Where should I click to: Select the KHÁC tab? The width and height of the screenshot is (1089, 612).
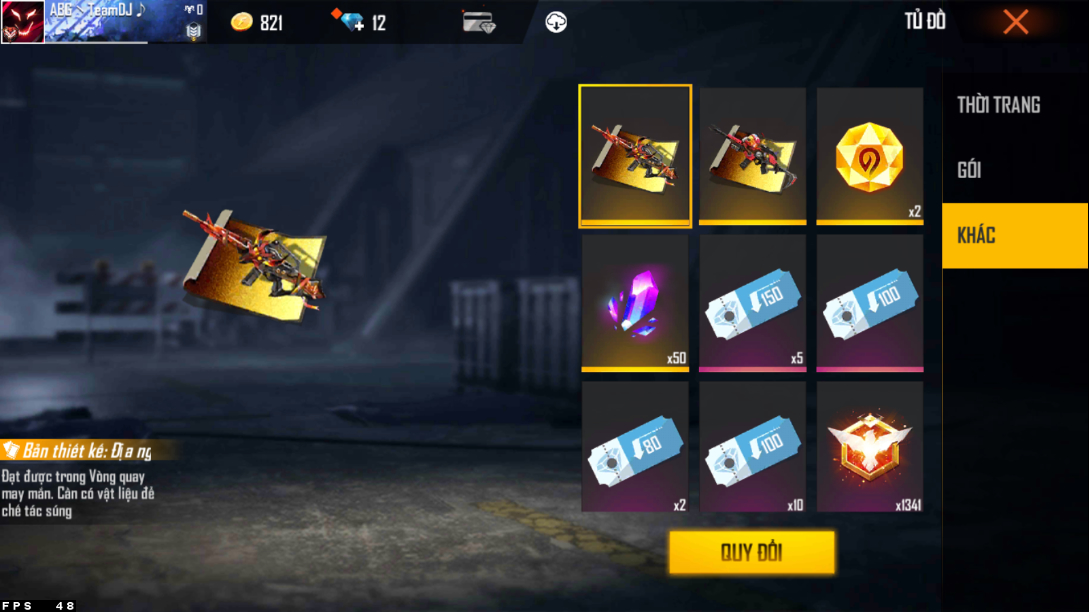pyautogui.click(x=1014, y=235)
